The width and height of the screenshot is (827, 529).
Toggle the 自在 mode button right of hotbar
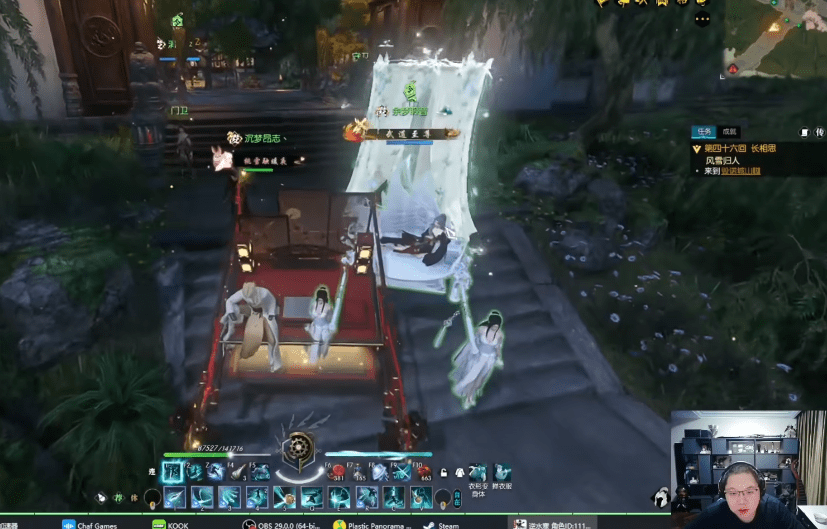click(x=457, y=498)
